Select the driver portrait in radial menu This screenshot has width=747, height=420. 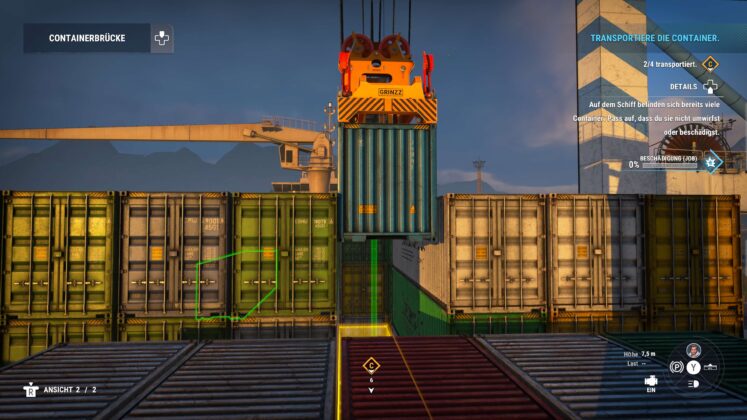(693, 350)
